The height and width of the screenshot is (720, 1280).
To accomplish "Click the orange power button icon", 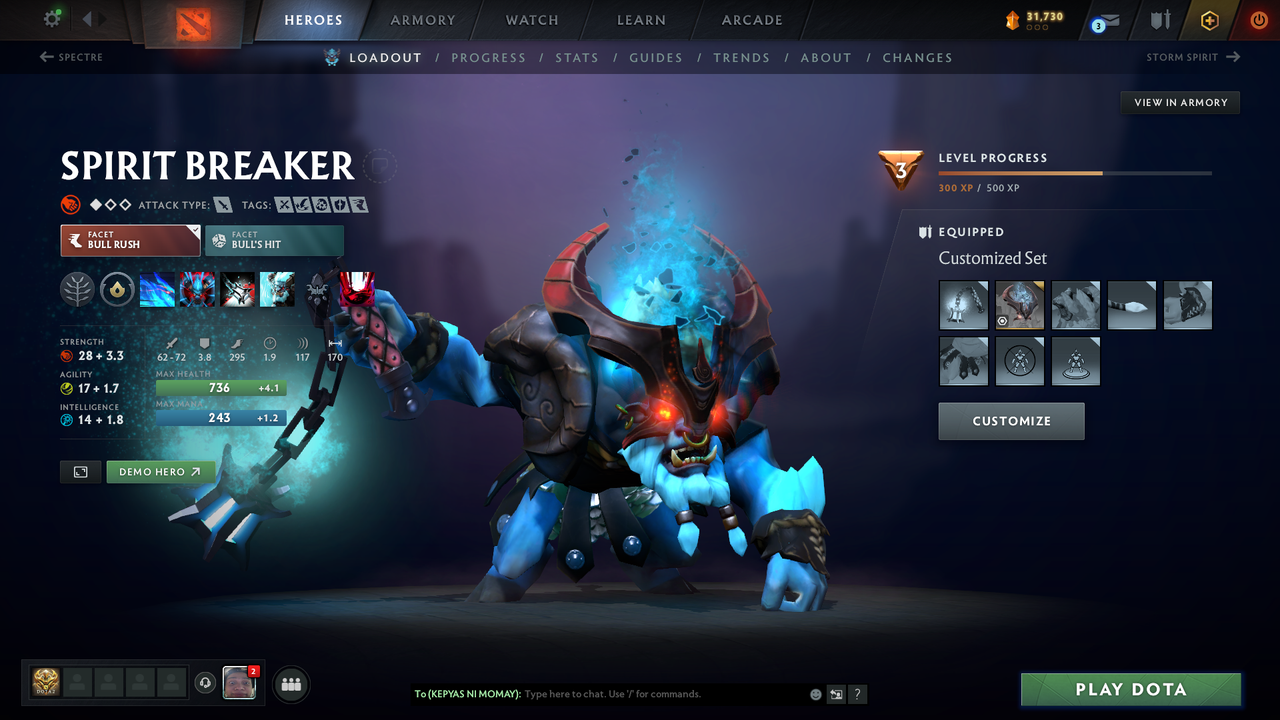I will [1258, 20].
